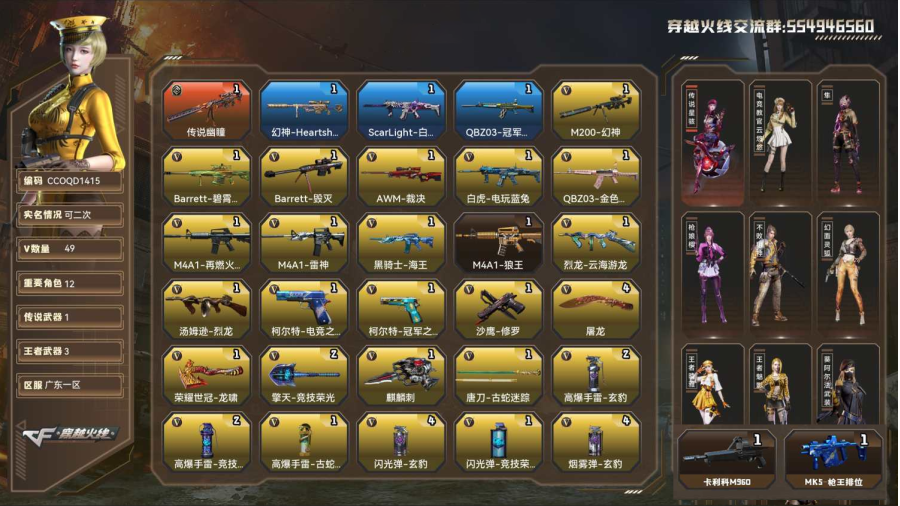Image resolution: width=900 pixels, height=506 pixels.
Task: Choose the 麒麟刺 melee weapon slot
Action: click(401, 375)
